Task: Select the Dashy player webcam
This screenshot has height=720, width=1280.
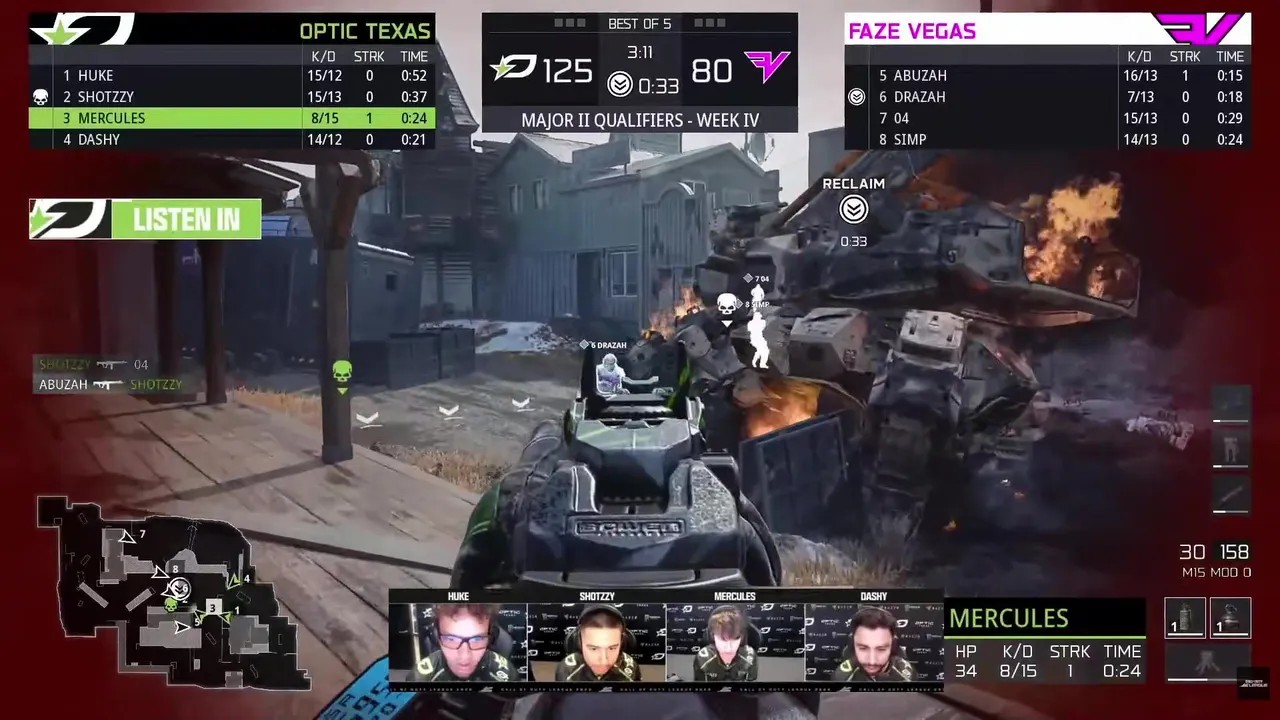Action: (x=873, y=641)
